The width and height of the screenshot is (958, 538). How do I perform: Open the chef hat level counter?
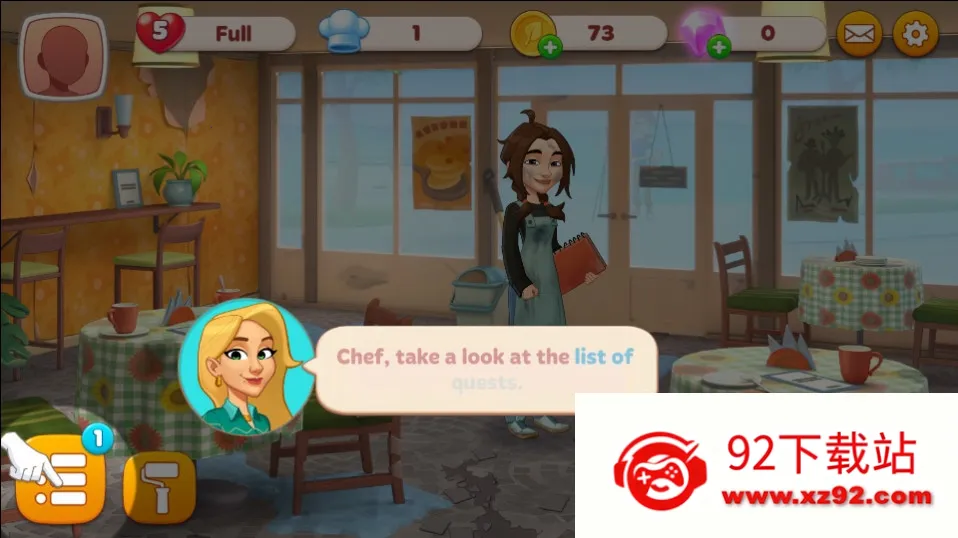(345, 34)
